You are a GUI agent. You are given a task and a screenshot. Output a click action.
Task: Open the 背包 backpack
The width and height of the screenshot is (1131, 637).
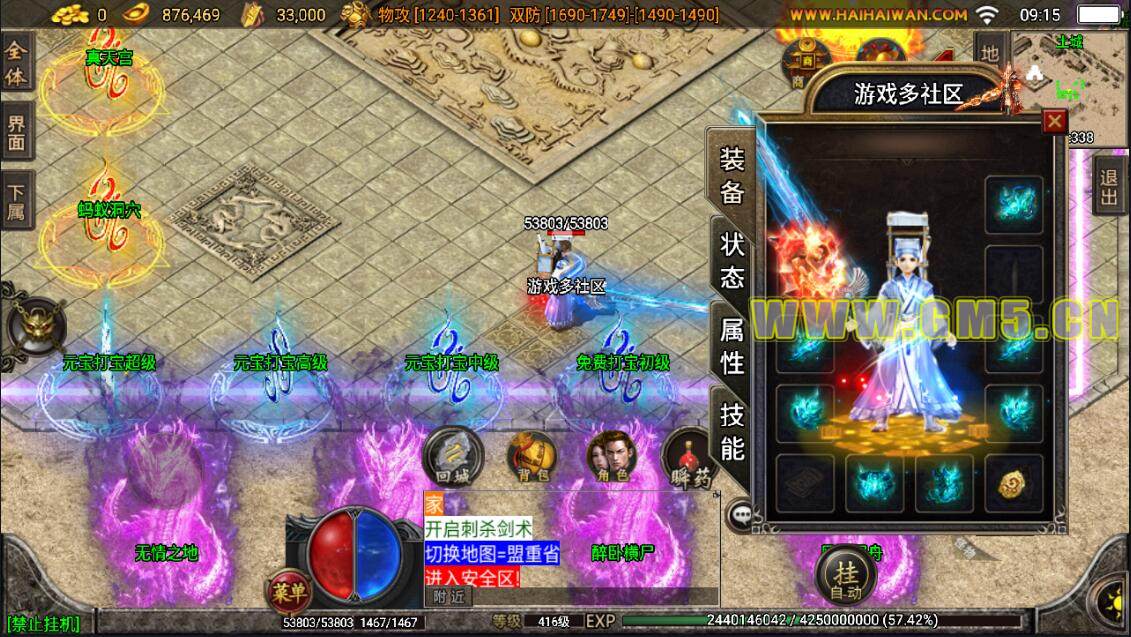pos(530,457)
